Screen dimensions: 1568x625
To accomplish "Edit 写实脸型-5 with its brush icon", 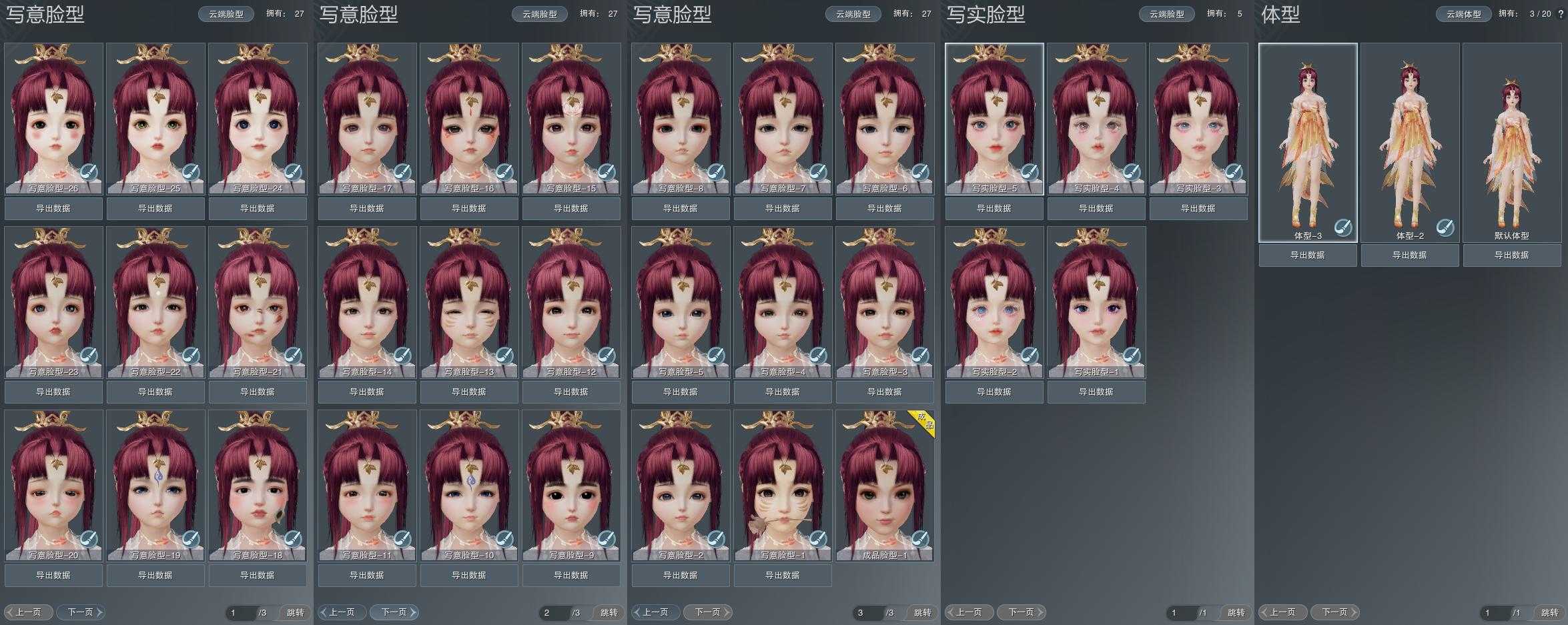I will pyautogui.click(x=1030, y=172).
